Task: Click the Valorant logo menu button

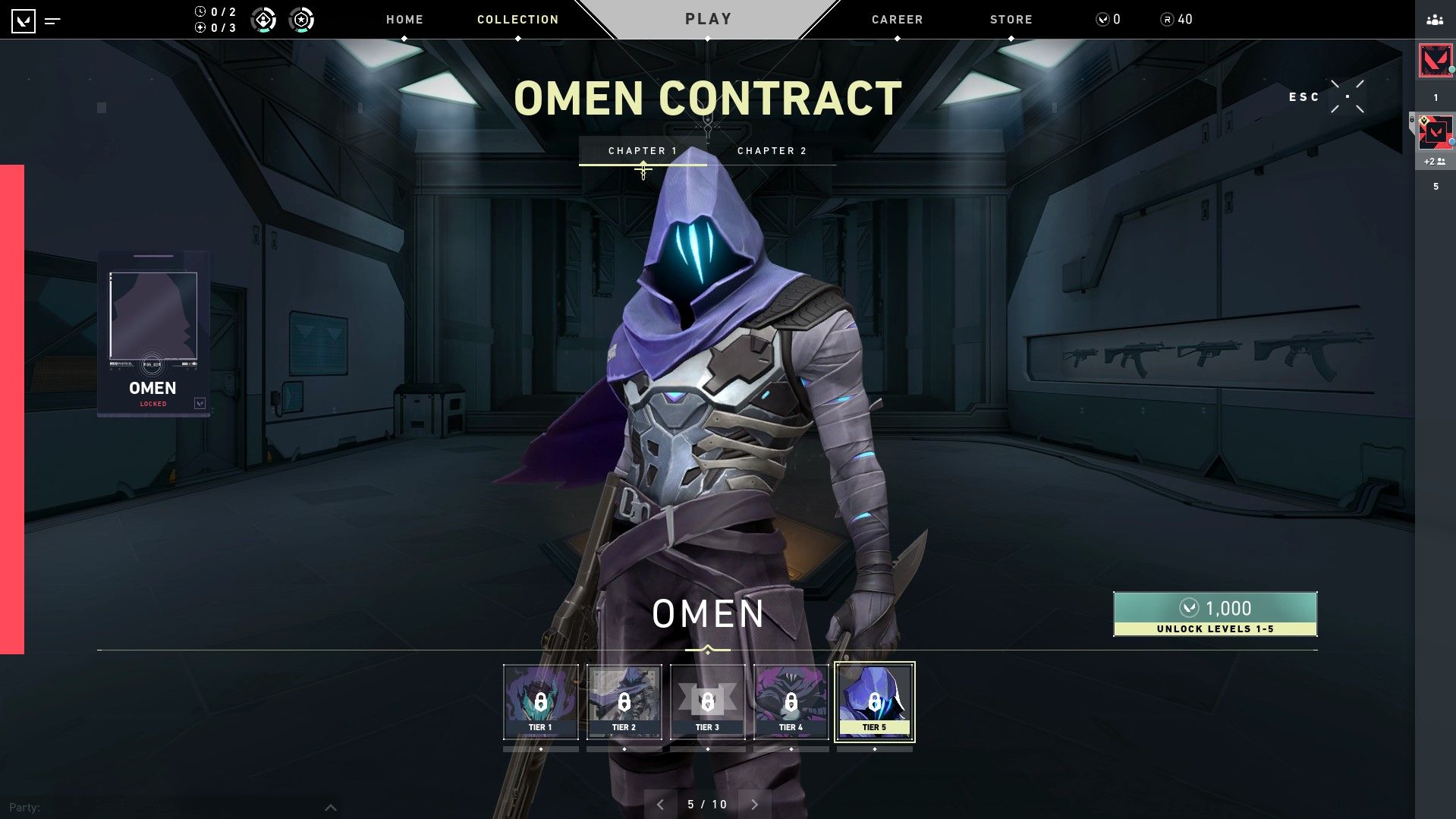Action: 24,20
